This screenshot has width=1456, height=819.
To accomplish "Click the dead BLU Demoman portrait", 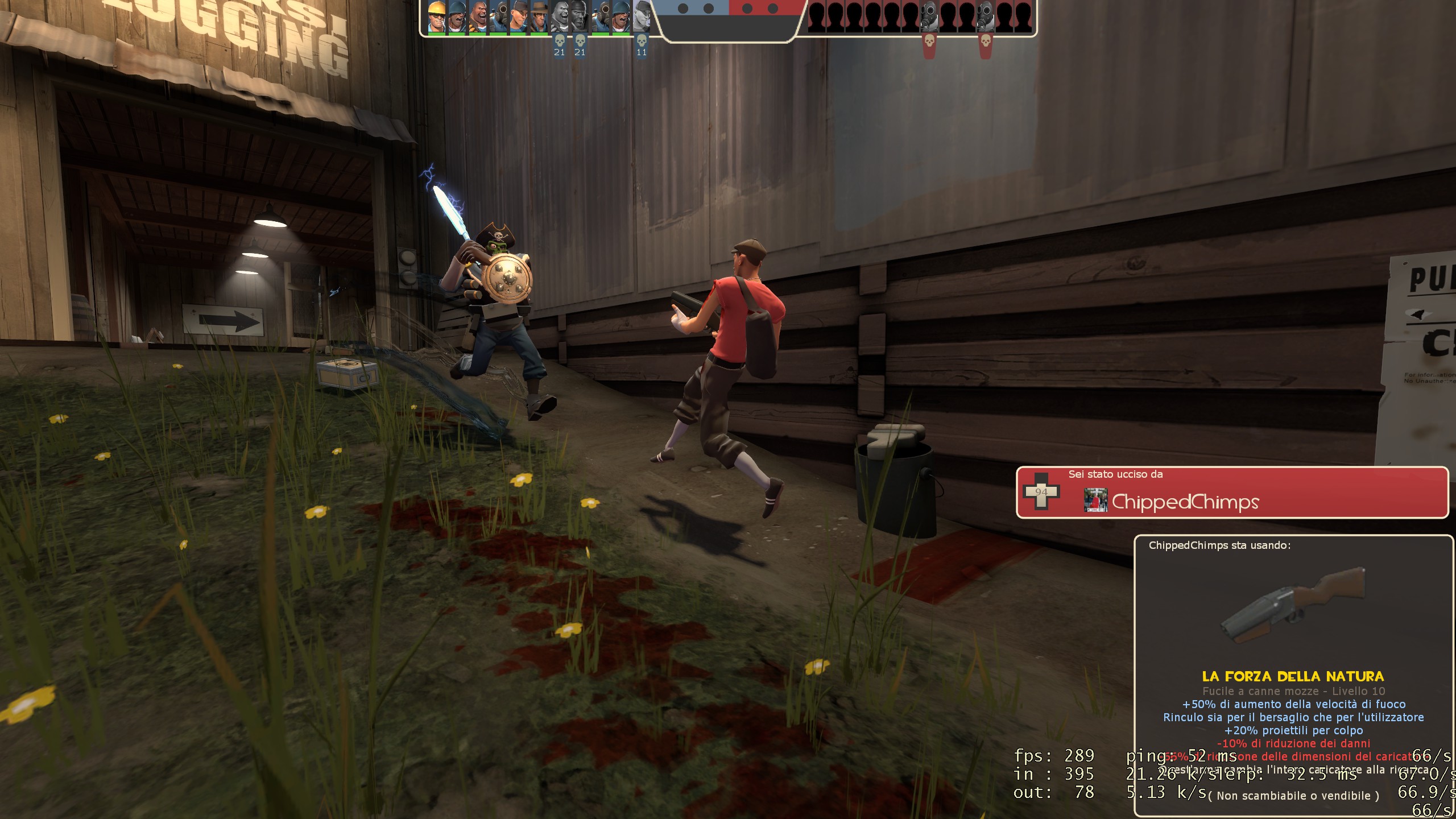I will pyautogui.click(x=580, y=16).
